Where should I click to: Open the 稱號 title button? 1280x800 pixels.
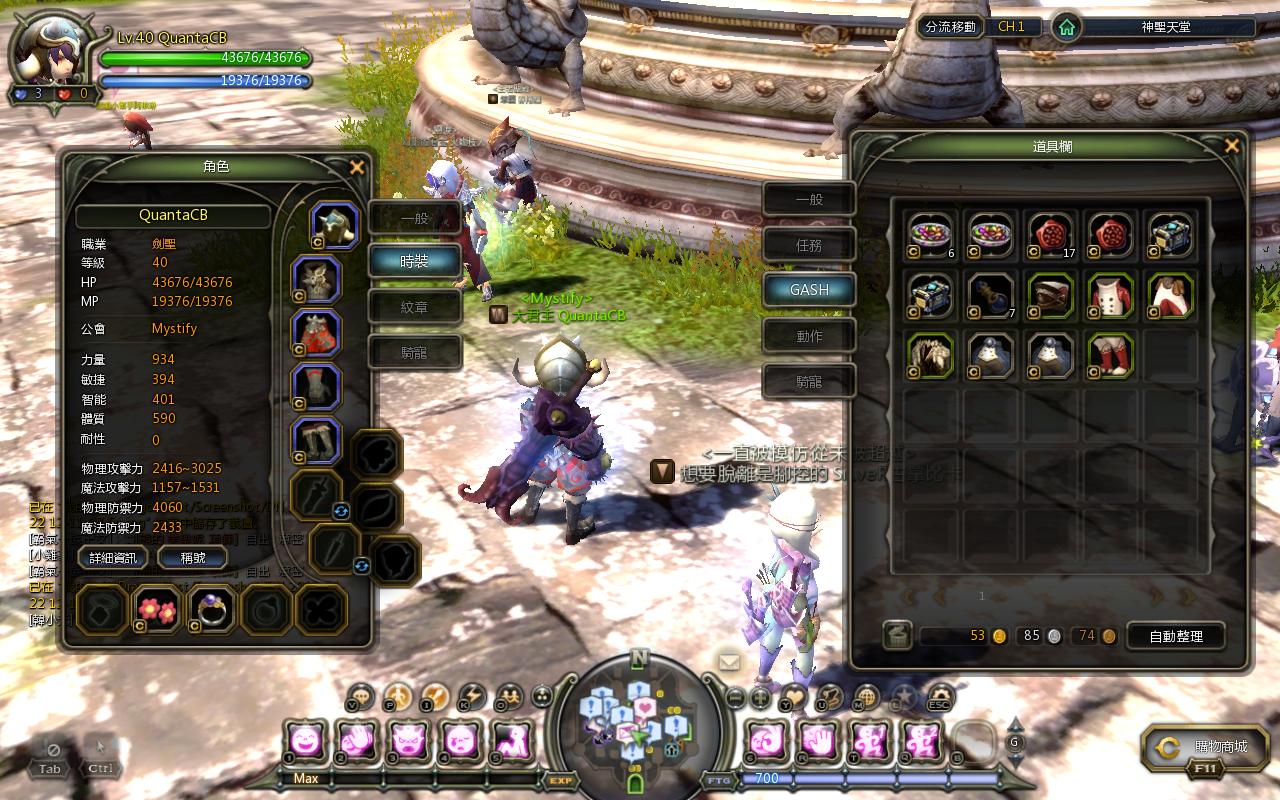tap(193, 557)
